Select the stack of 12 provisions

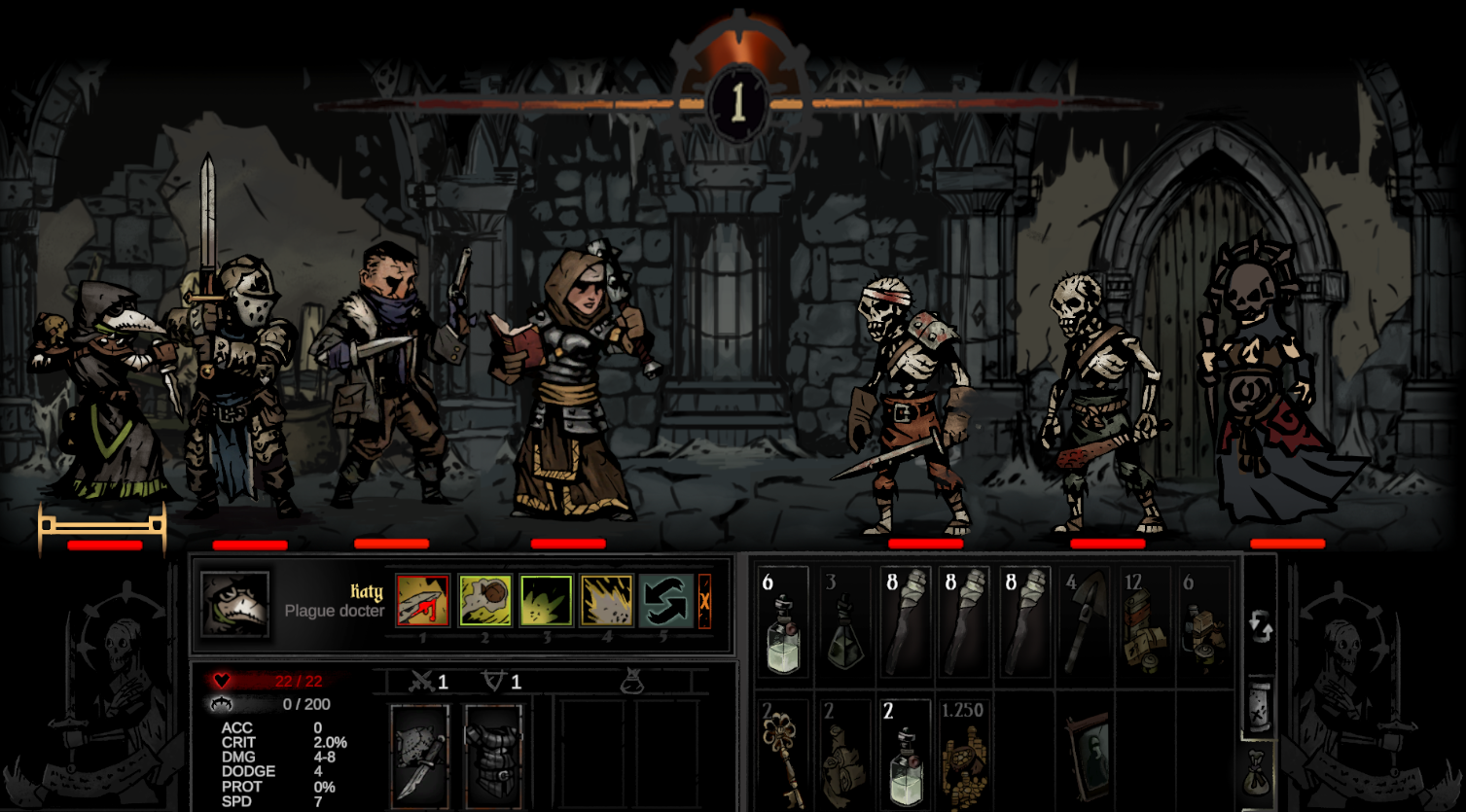pos(1146,622)
